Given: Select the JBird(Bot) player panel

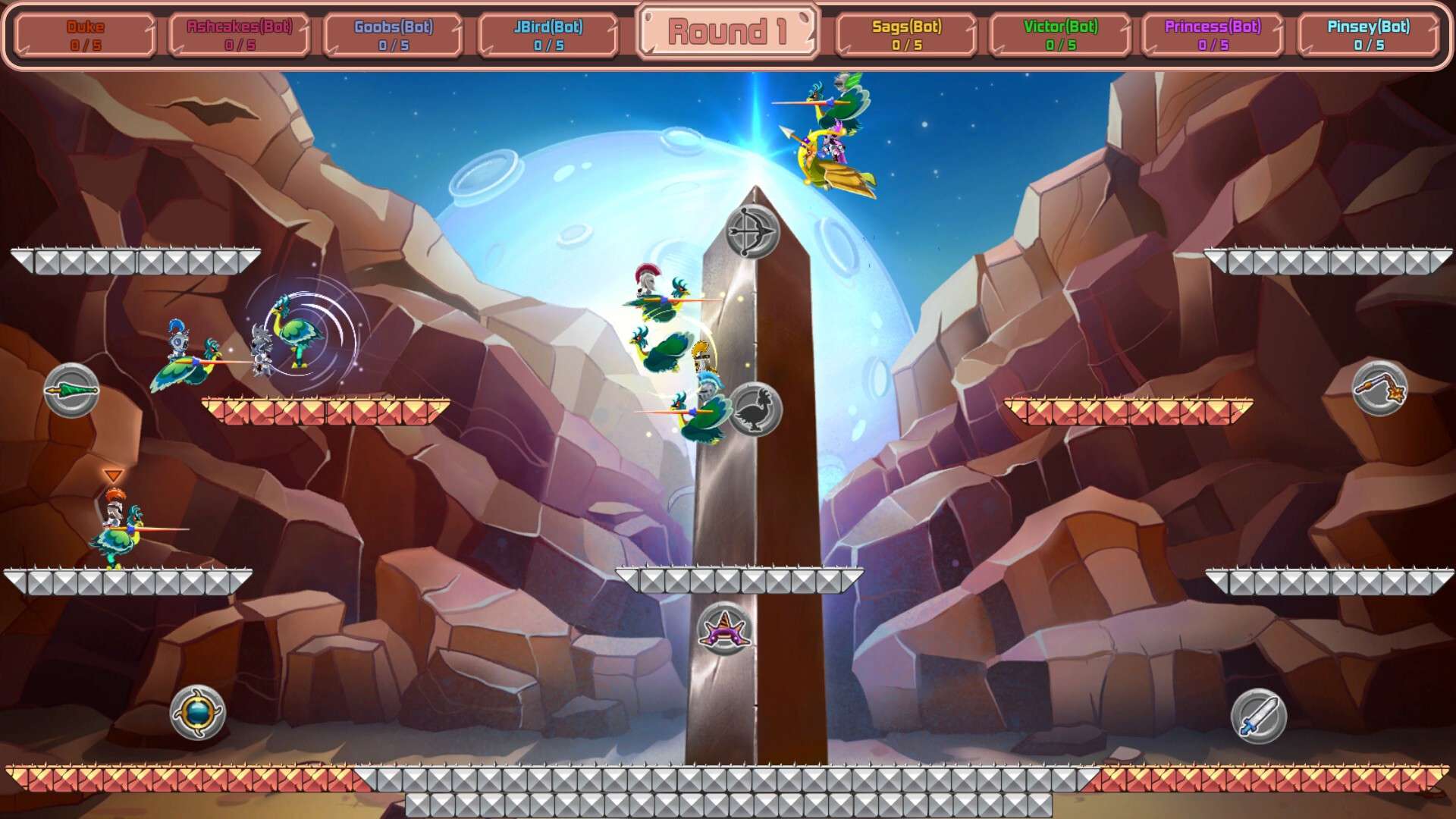Looking at the screenshot, I should pos(548,36).
